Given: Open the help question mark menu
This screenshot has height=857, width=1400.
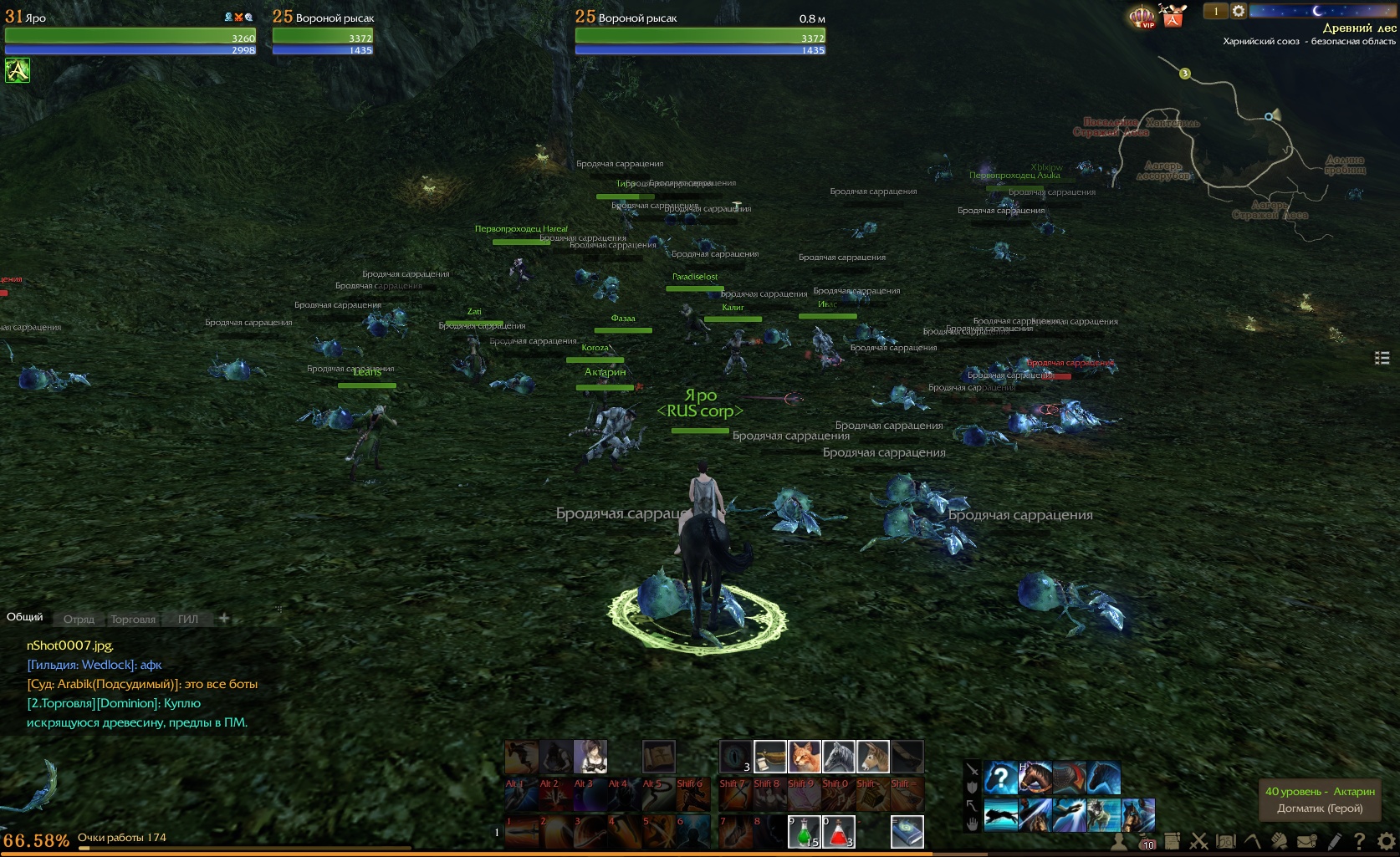Looking at the screenshot, I should point(1360,841).
